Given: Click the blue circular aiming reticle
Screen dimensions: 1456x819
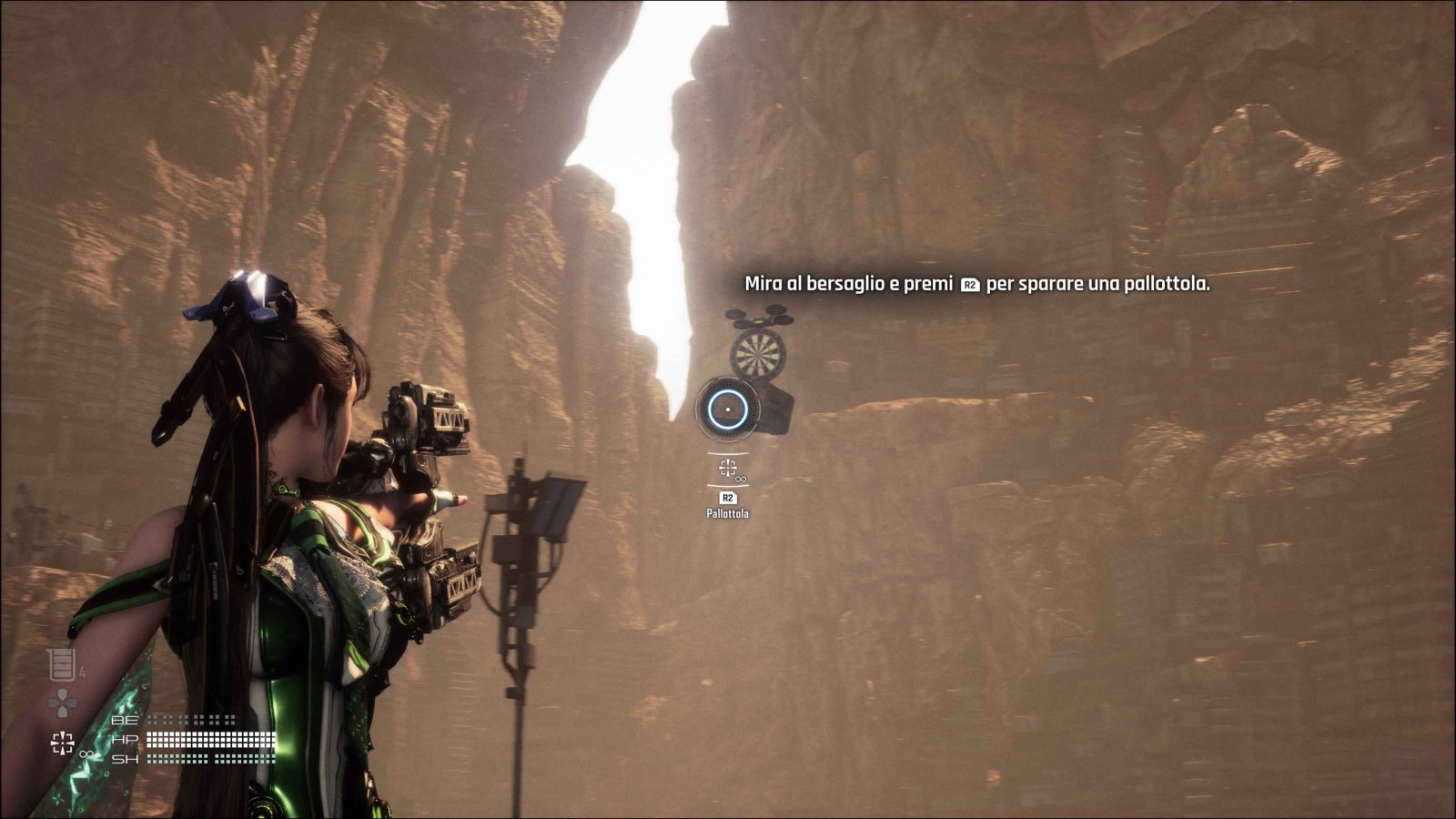Looking at the screenshot, I should point(728,409).
